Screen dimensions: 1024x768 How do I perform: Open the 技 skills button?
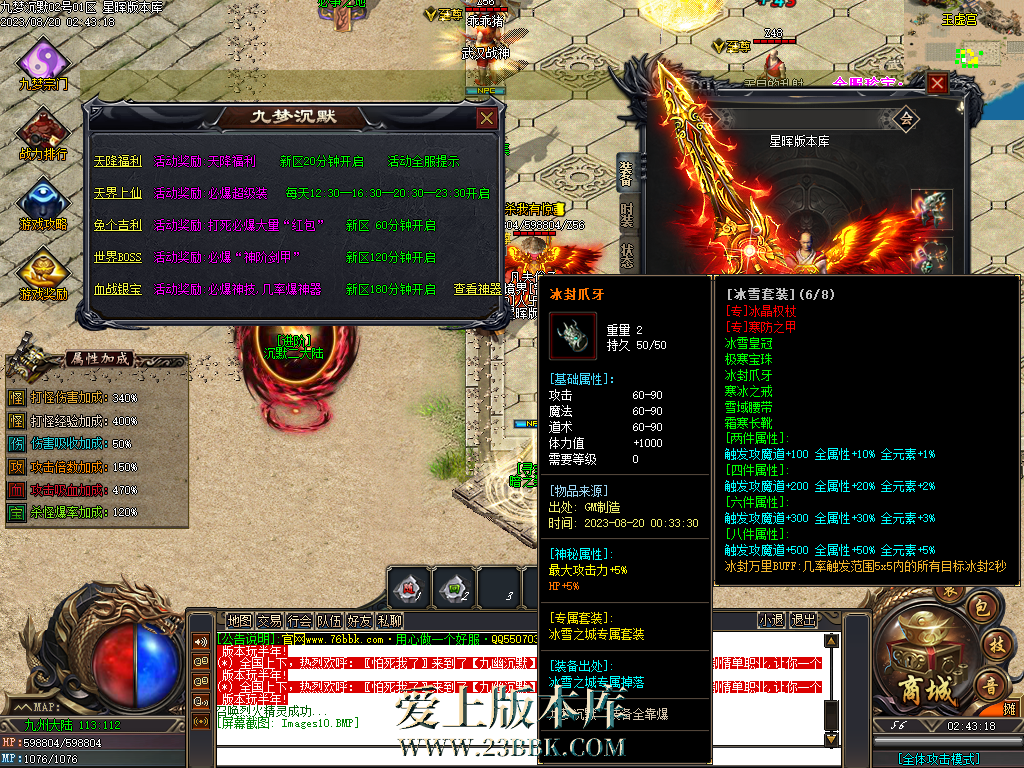pos(996,646)
